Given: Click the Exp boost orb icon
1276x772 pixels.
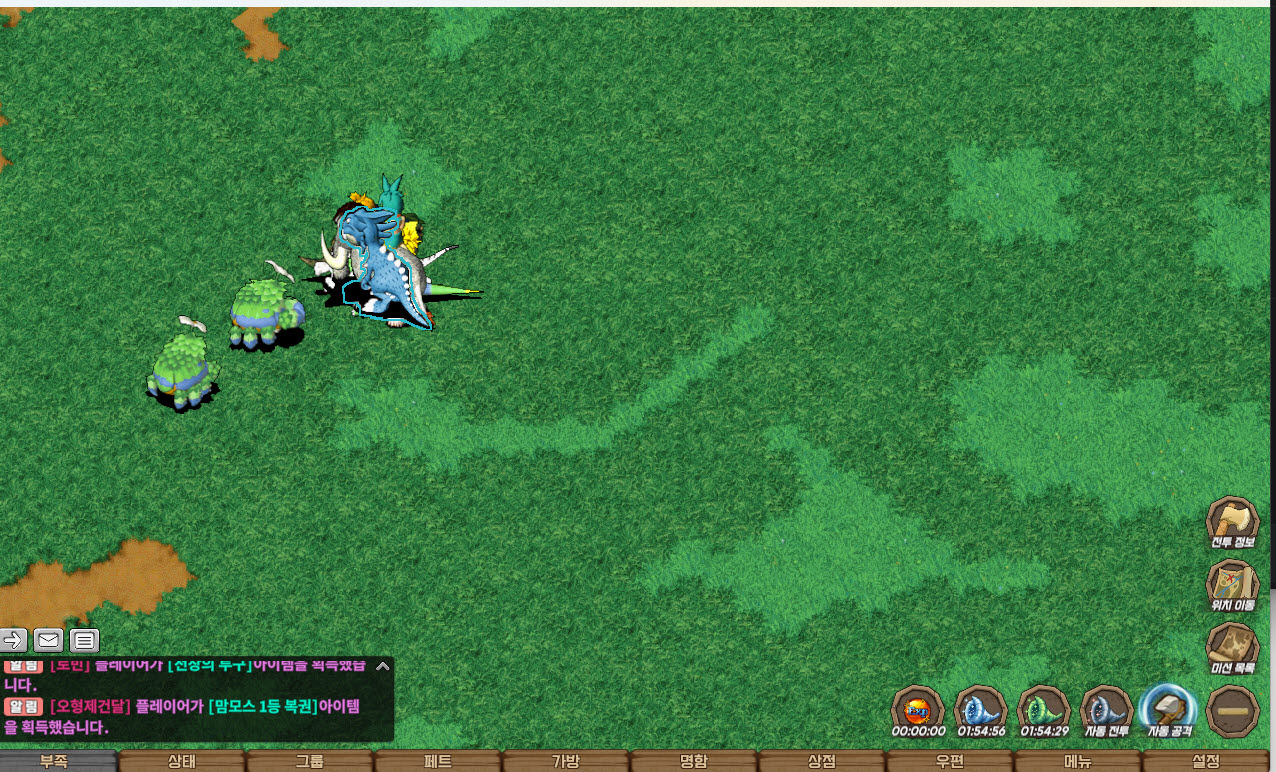Looking at the screenshot, I should (917, 711).
